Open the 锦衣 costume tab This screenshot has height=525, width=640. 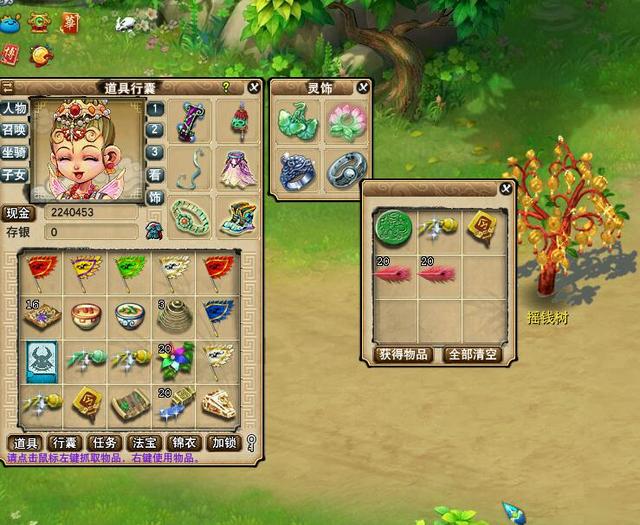tap(184, 442)
